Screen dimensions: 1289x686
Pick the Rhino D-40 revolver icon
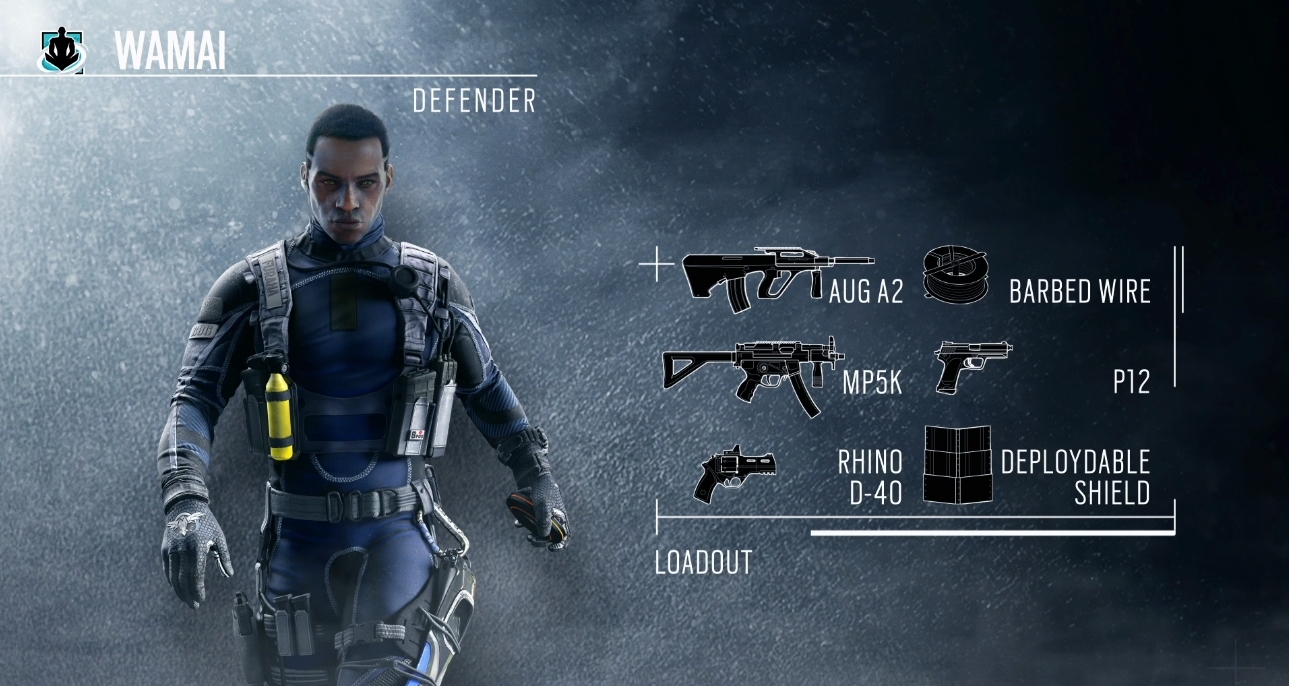[734, 471]
